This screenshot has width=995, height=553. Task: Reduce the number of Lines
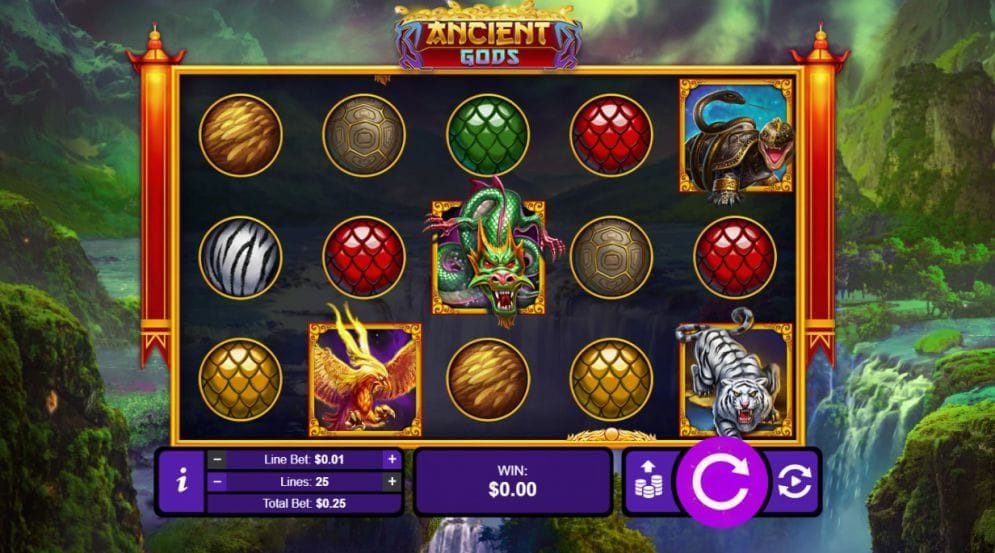[217, 481]
